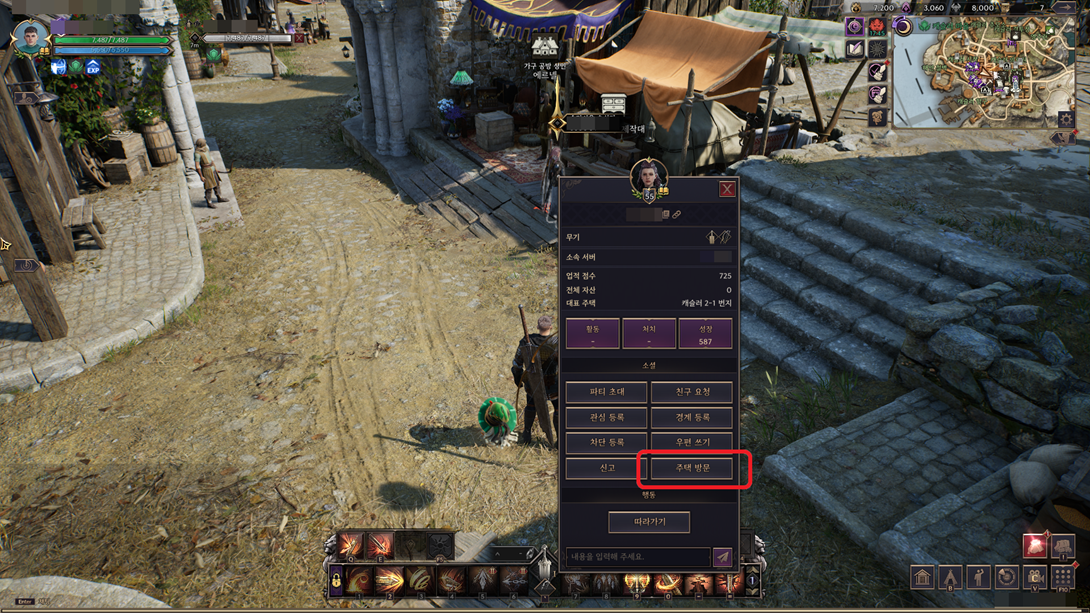The height and width of the screenshot is (613, 1090).
Task: Select the 성장 587 stat box
Action: (x=705, y=334)
